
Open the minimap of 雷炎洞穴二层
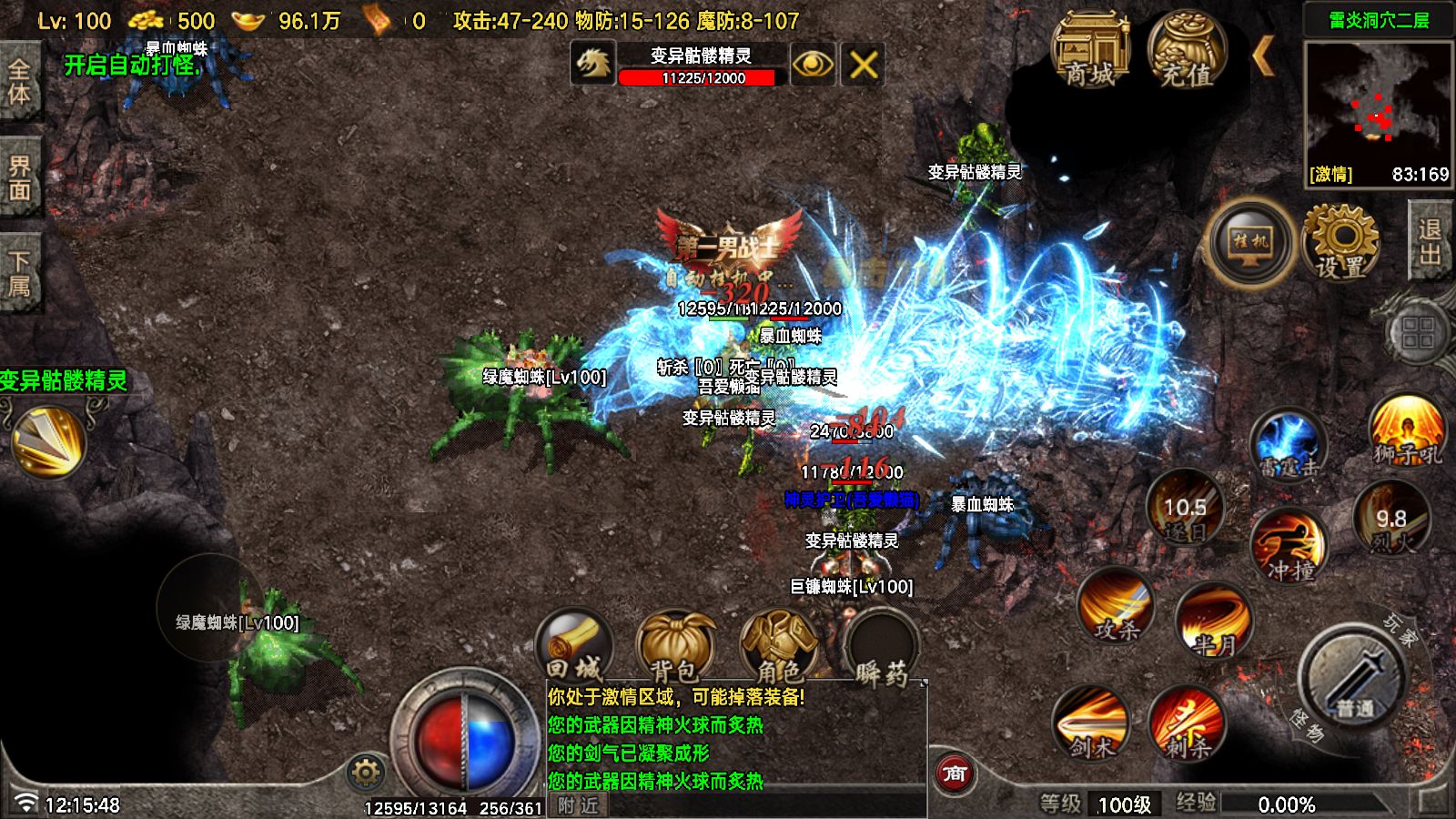click(1378, 102)
